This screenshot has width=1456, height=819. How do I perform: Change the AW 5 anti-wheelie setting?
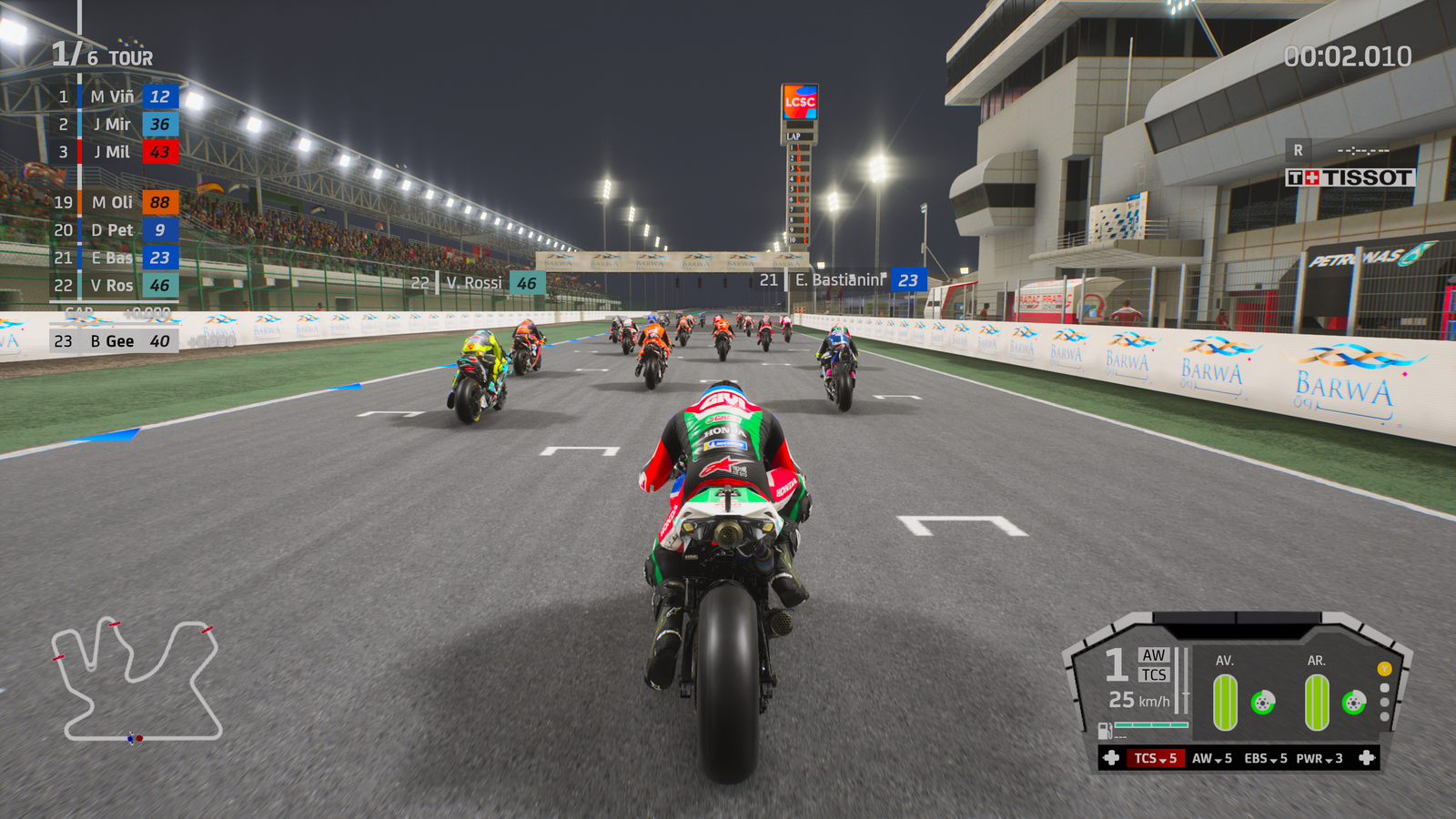1211,758
